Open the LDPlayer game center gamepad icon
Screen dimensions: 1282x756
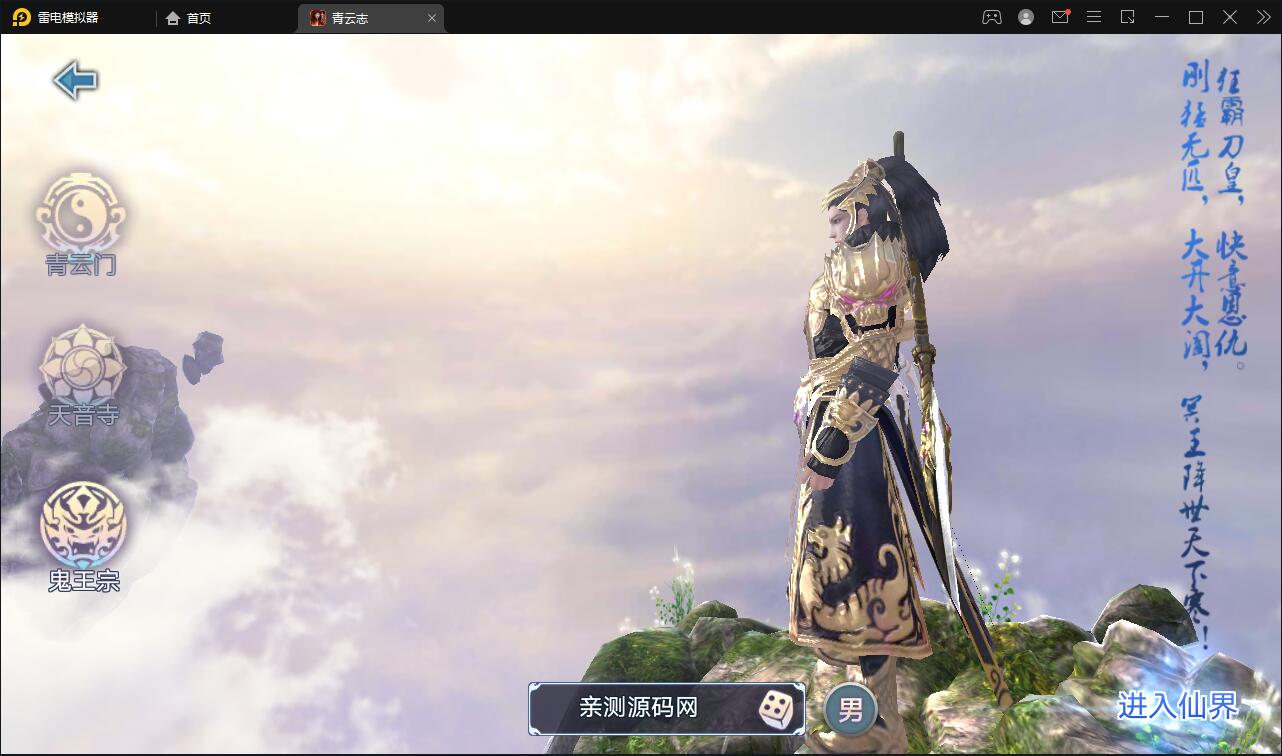pos(991,17)
